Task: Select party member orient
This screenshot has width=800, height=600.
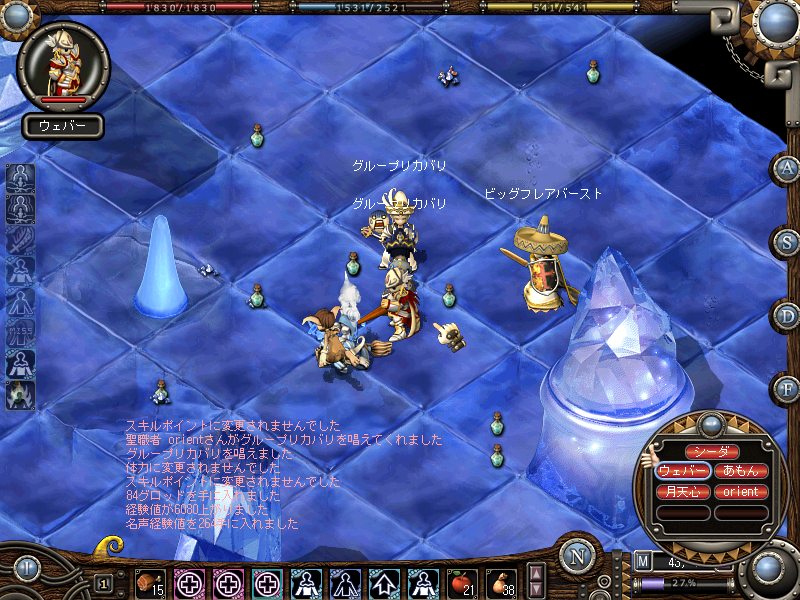Action: pyautogui.click(x=741, y=492)
